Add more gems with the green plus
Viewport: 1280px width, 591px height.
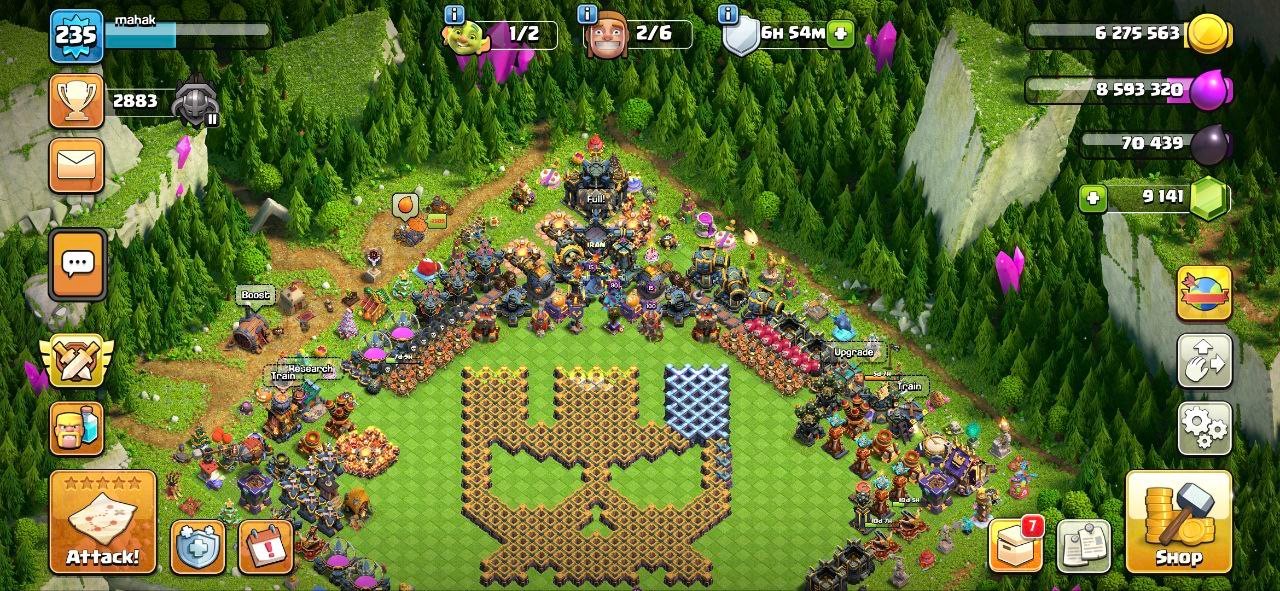click(1093, 198)
